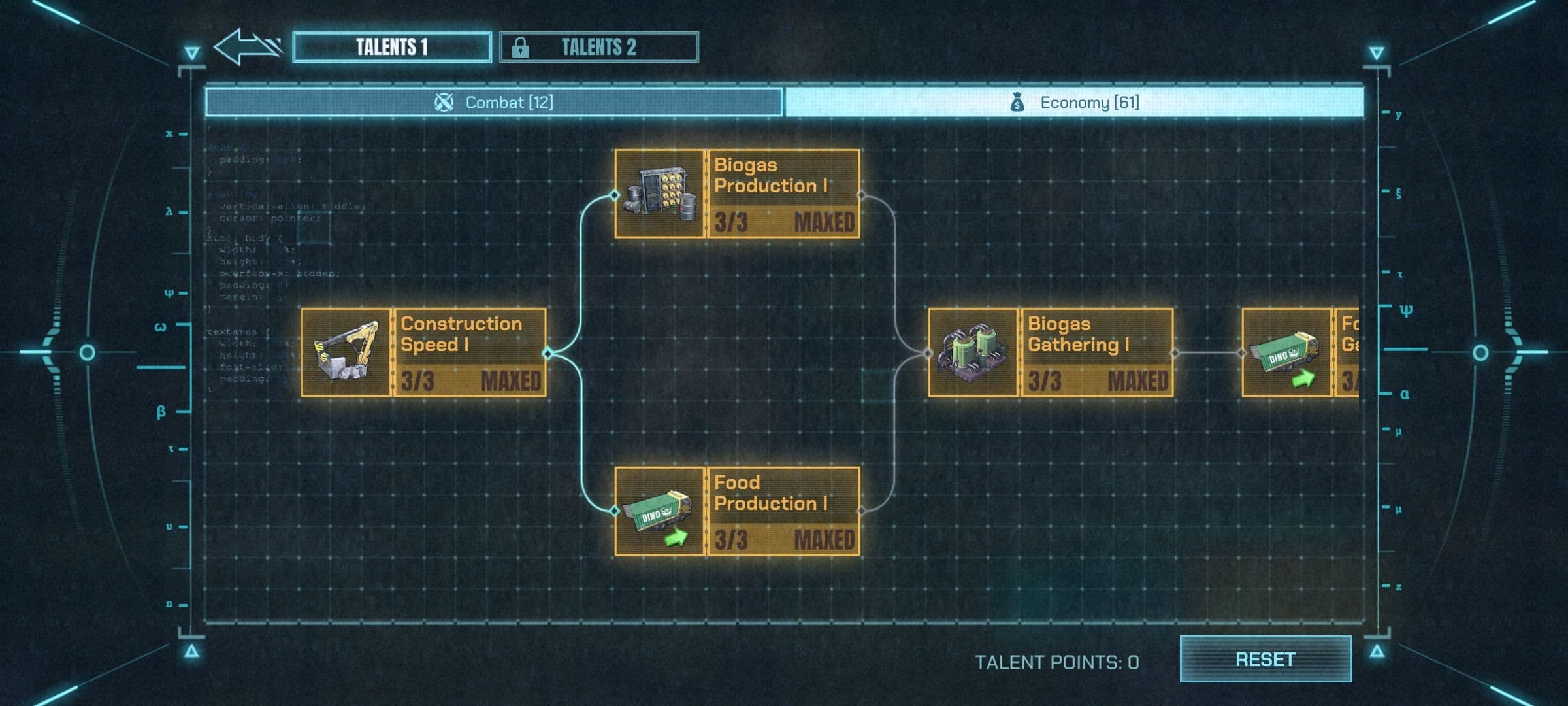
Task: Open the Food Production I talent node
Action: point(737,512)
